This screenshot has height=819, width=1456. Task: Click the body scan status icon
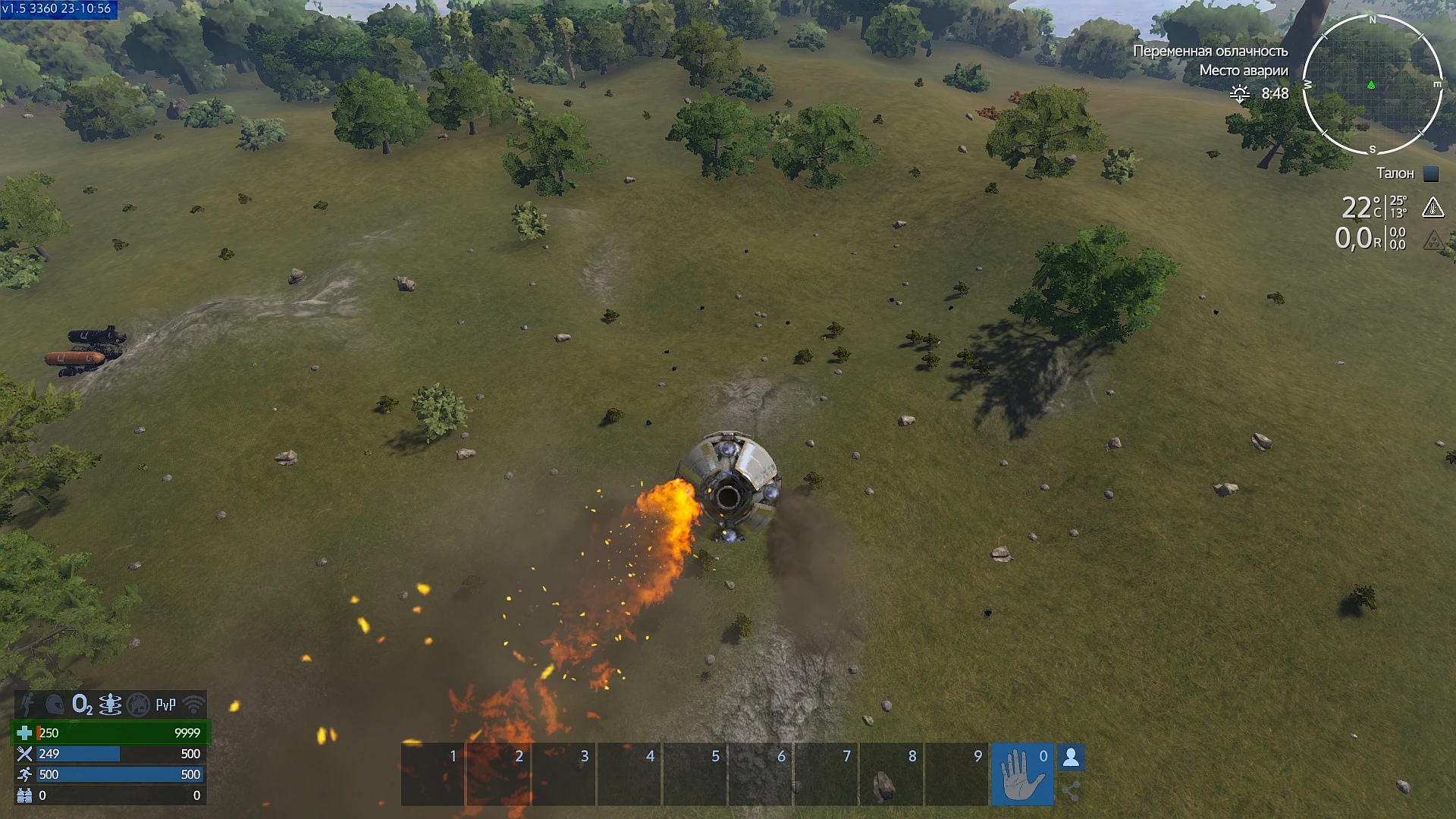[110, 704]
